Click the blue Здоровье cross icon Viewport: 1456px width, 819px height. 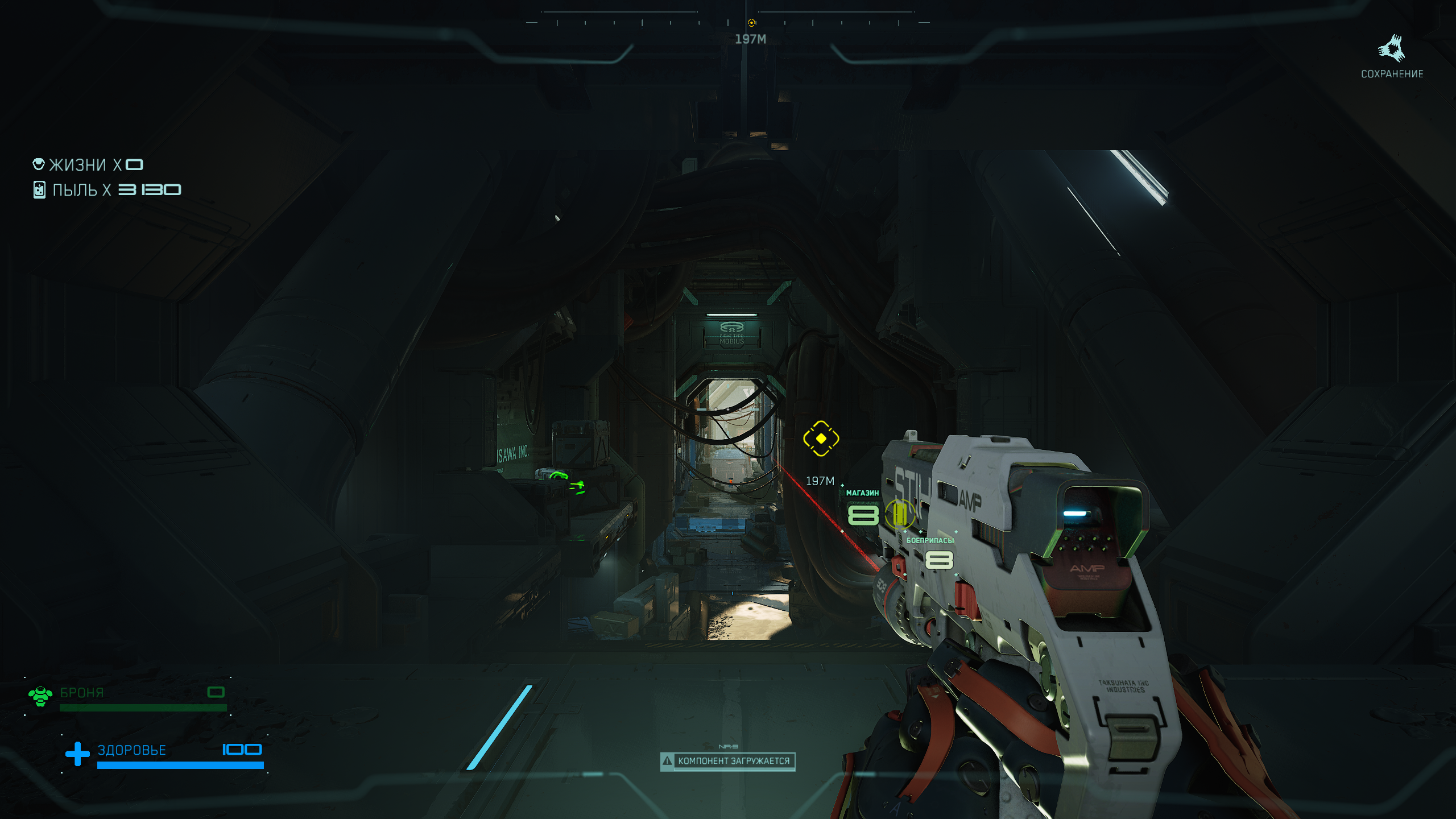(77, 754)
